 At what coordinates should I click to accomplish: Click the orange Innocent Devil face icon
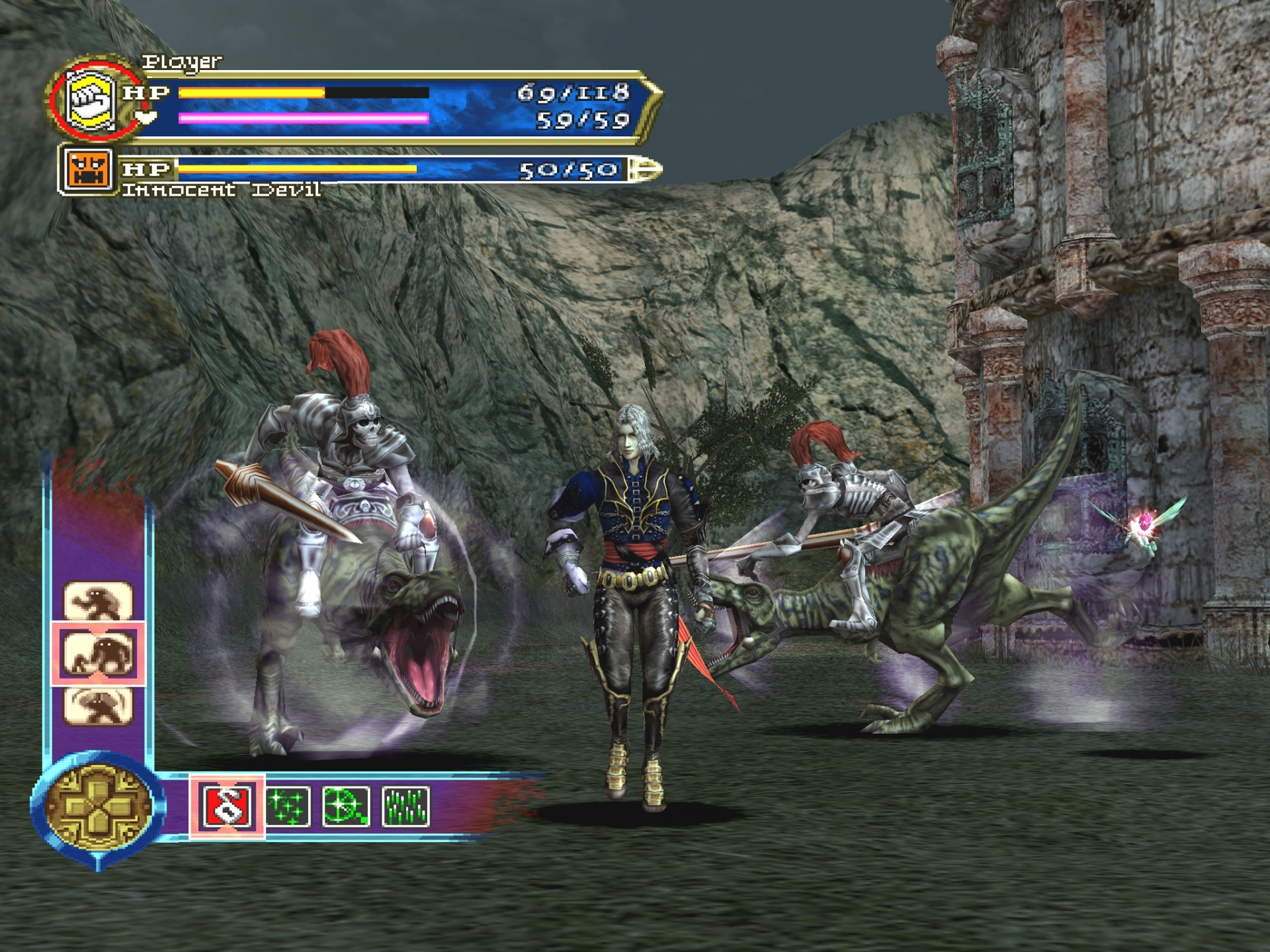(87, 171)
